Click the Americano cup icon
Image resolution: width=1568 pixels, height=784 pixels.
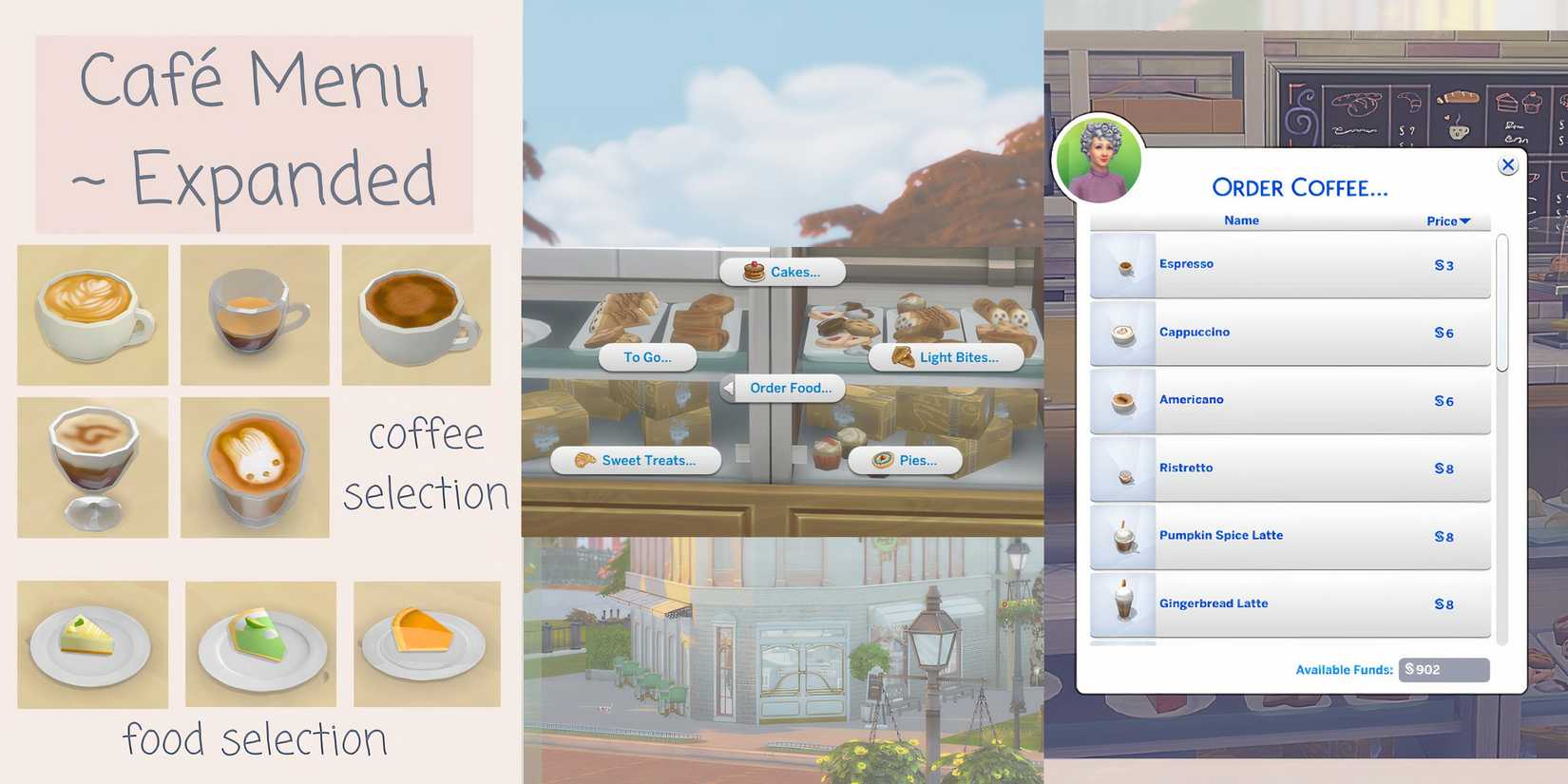(x=1122, y=400)
